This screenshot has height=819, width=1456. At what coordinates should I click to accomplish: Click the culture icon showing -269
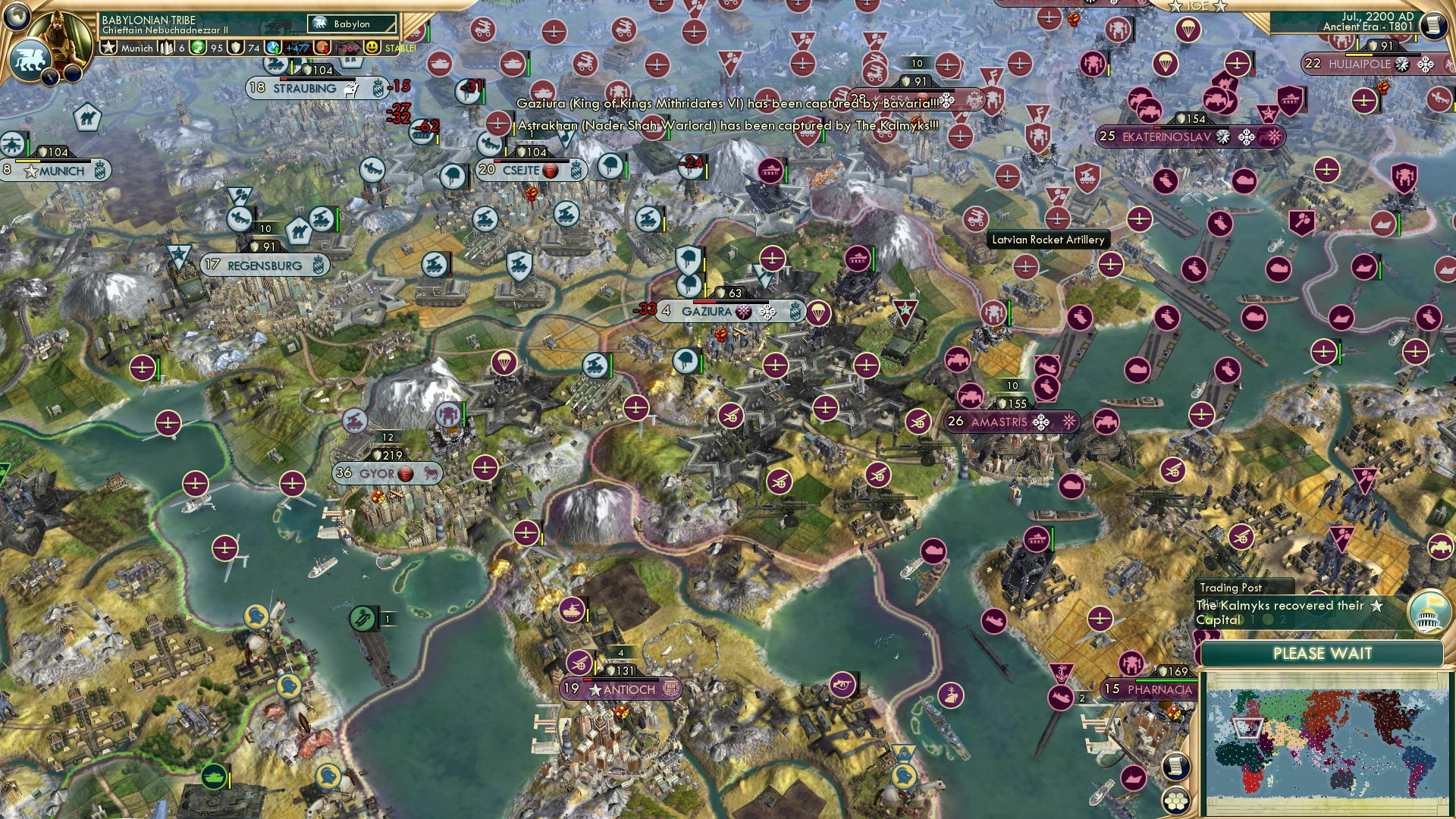pyautogui.click(x=321, y=49)
